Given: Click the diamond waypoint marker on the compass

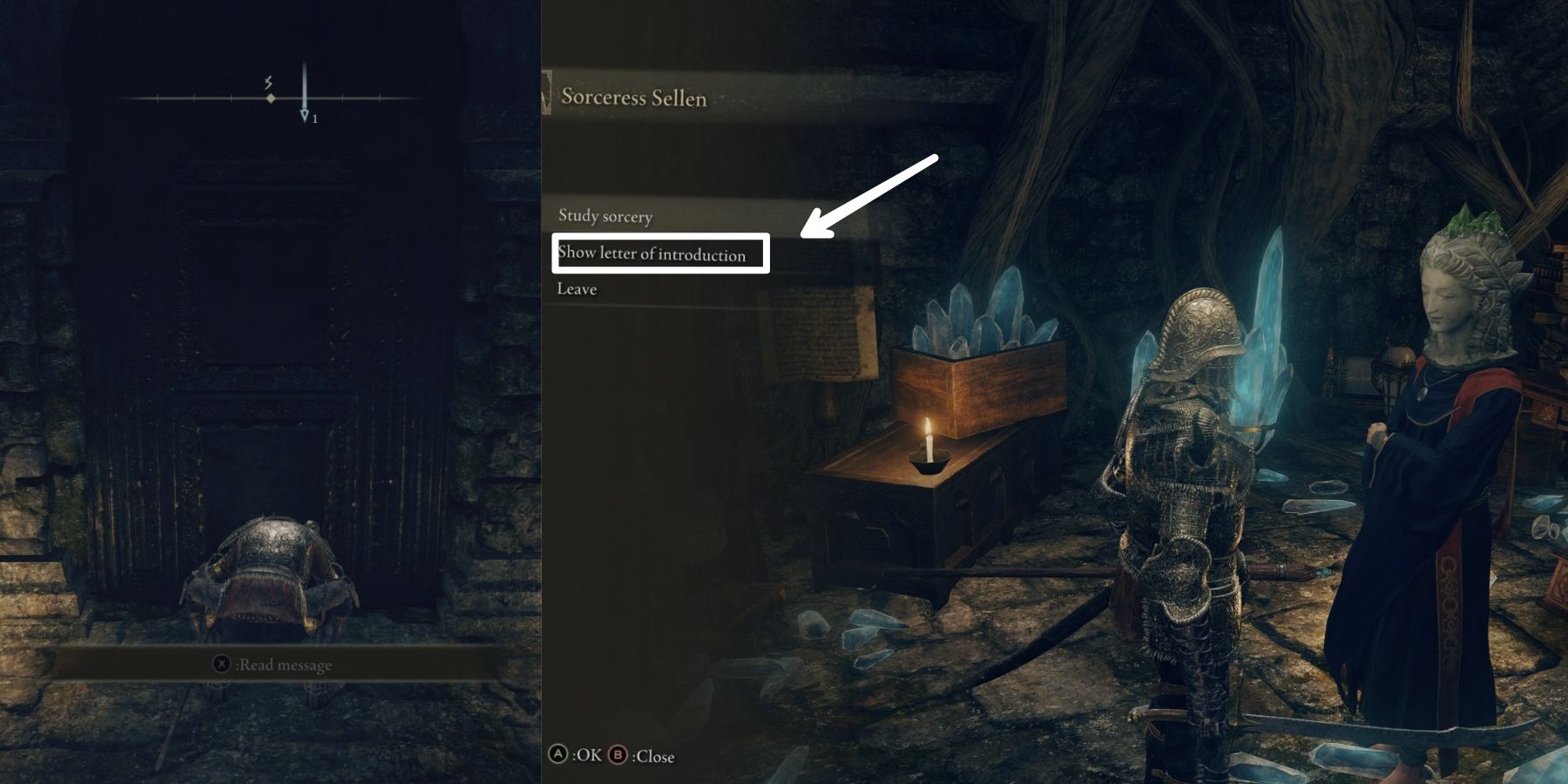Looking at the screenshot, I should pos(271,98).
